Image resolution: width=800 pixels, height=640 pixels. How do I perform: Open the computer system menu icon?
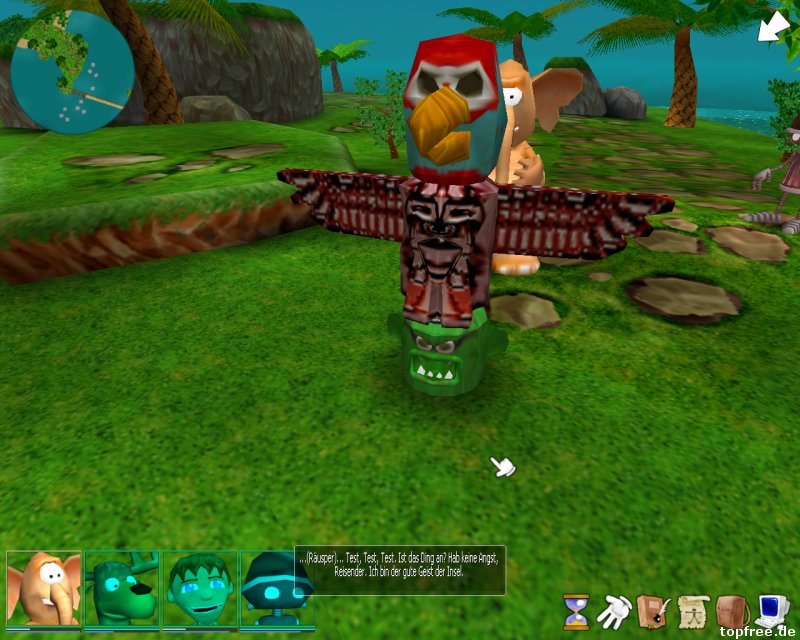771,609
